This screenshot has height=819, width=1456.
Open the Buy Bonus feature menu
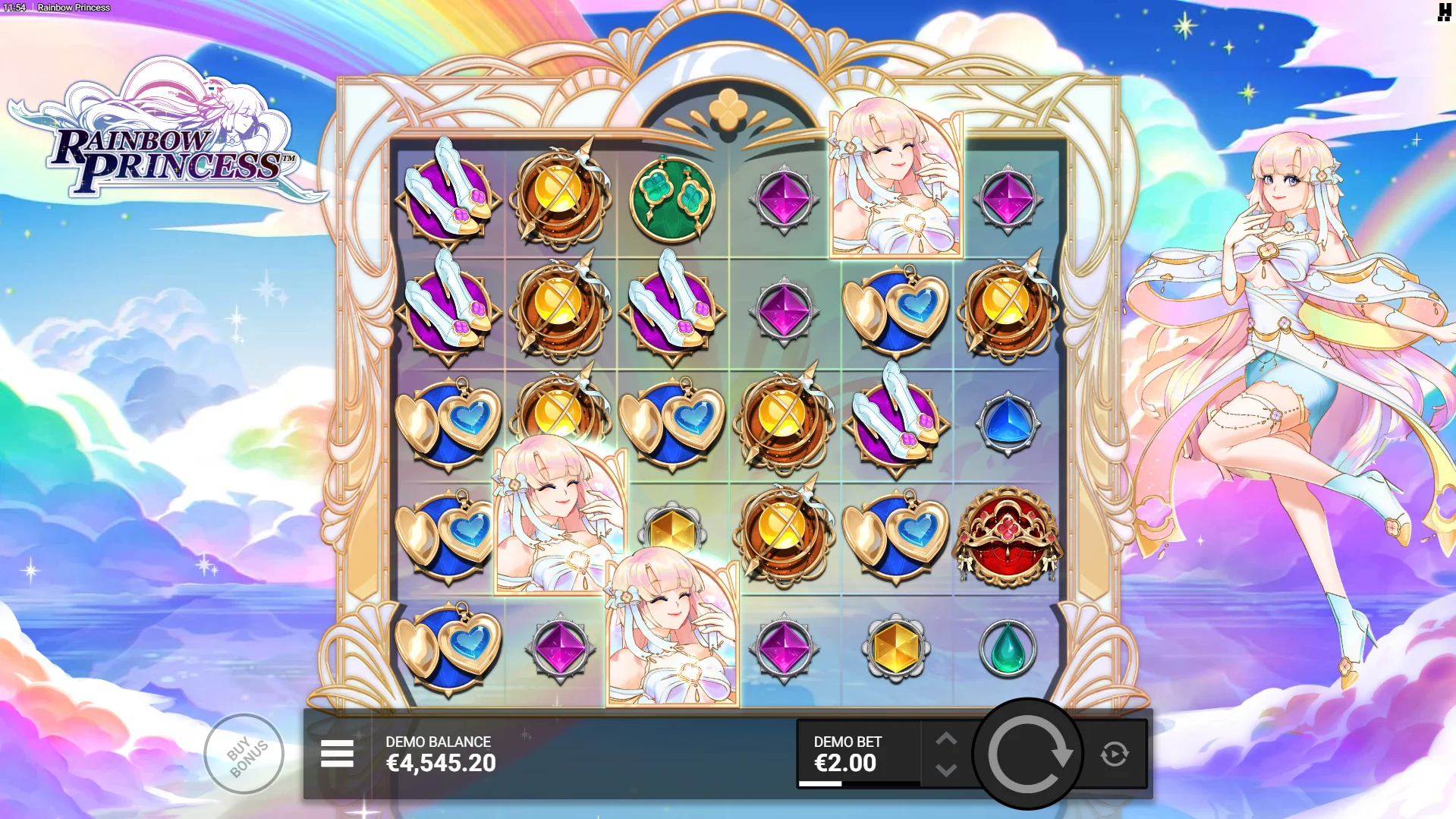pos(244,754)
